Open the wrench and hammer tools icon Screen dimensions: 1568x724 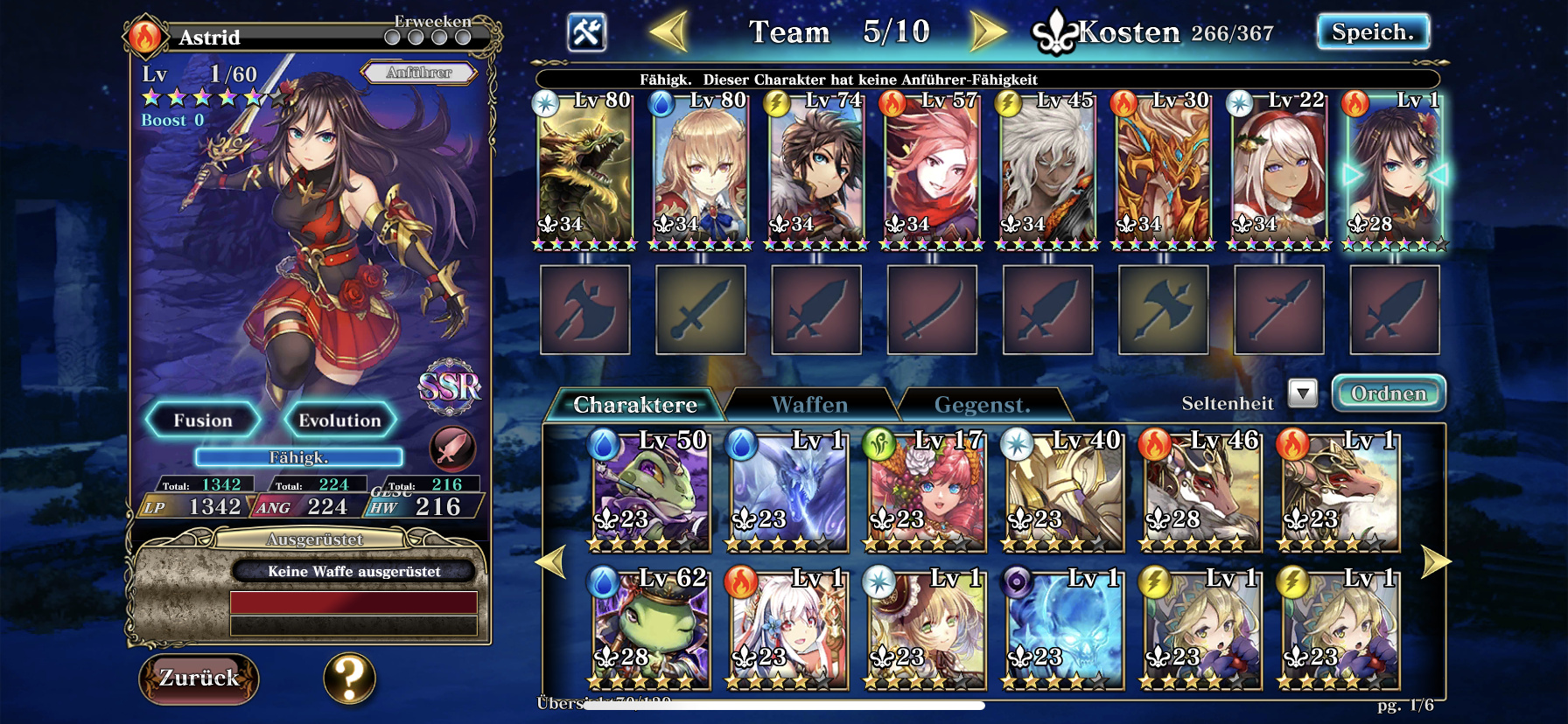point(586,32)
